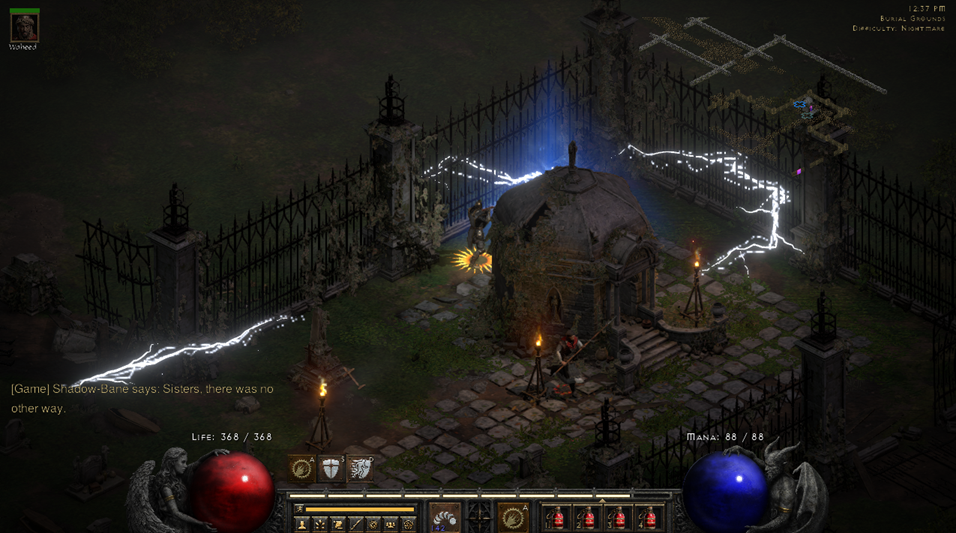Viewport: 956px width, 533px height.
Task: Open the game menu gear button
Action: (x=409, y=524)
